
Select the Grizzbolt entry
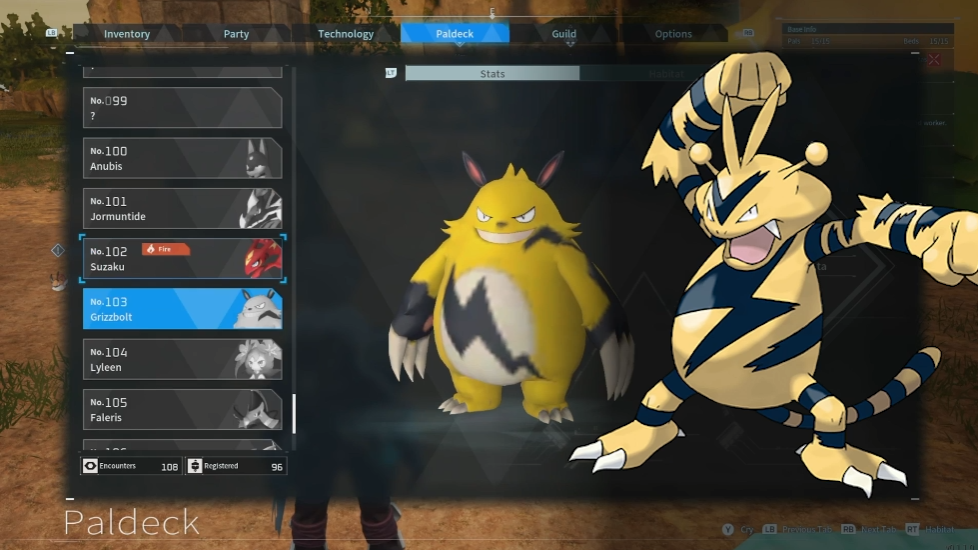tap(182, 309)
